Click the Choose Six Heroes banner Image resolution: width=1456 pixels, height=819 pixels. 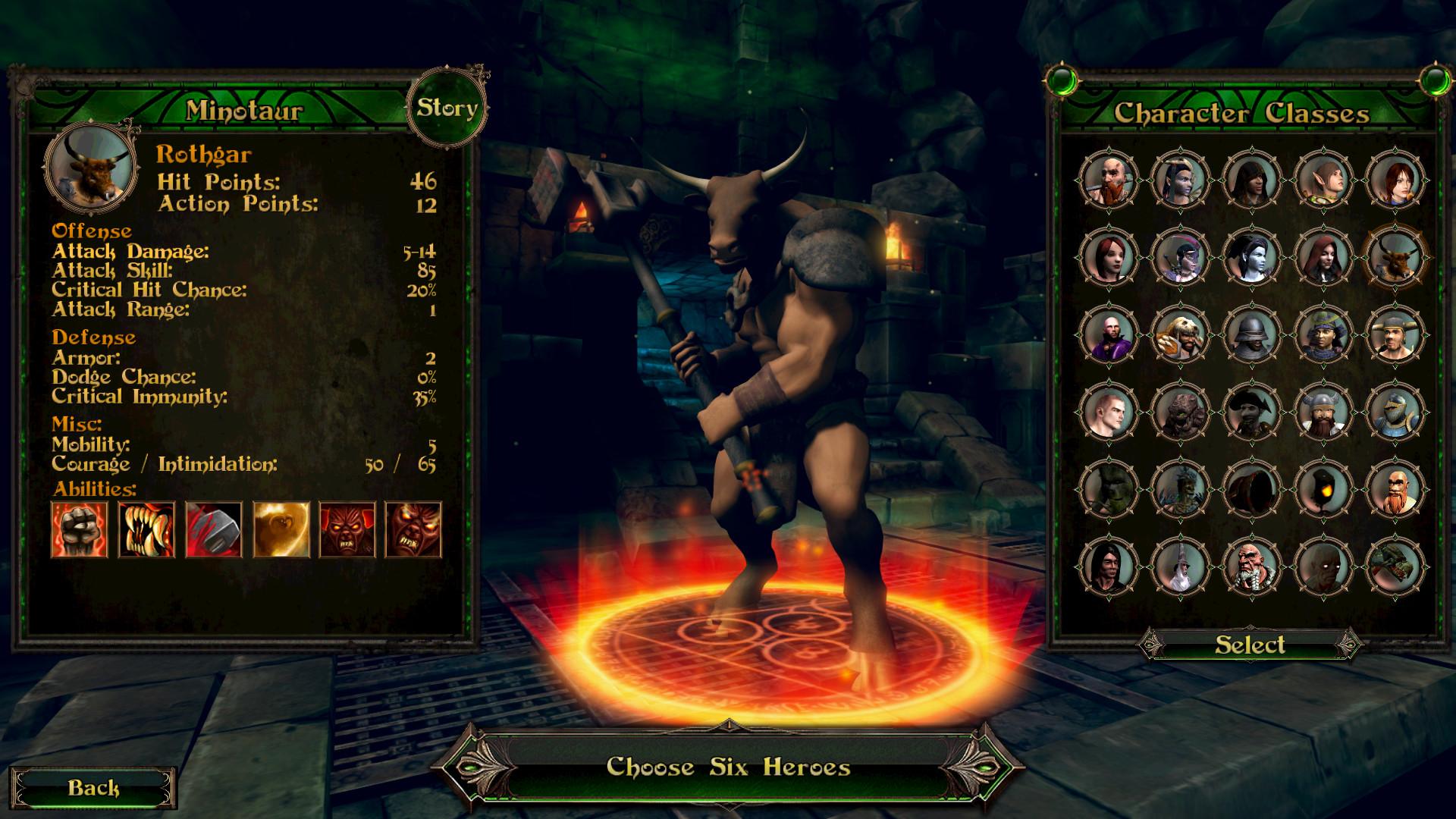point(726,766)
